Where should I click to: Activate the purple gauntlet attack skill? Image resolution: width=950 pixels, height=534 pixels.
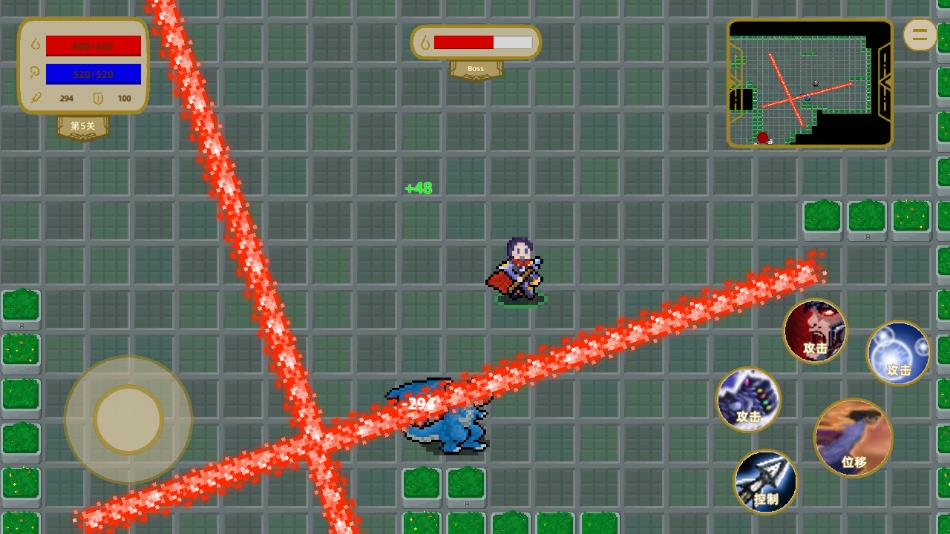tap(748, 399)
